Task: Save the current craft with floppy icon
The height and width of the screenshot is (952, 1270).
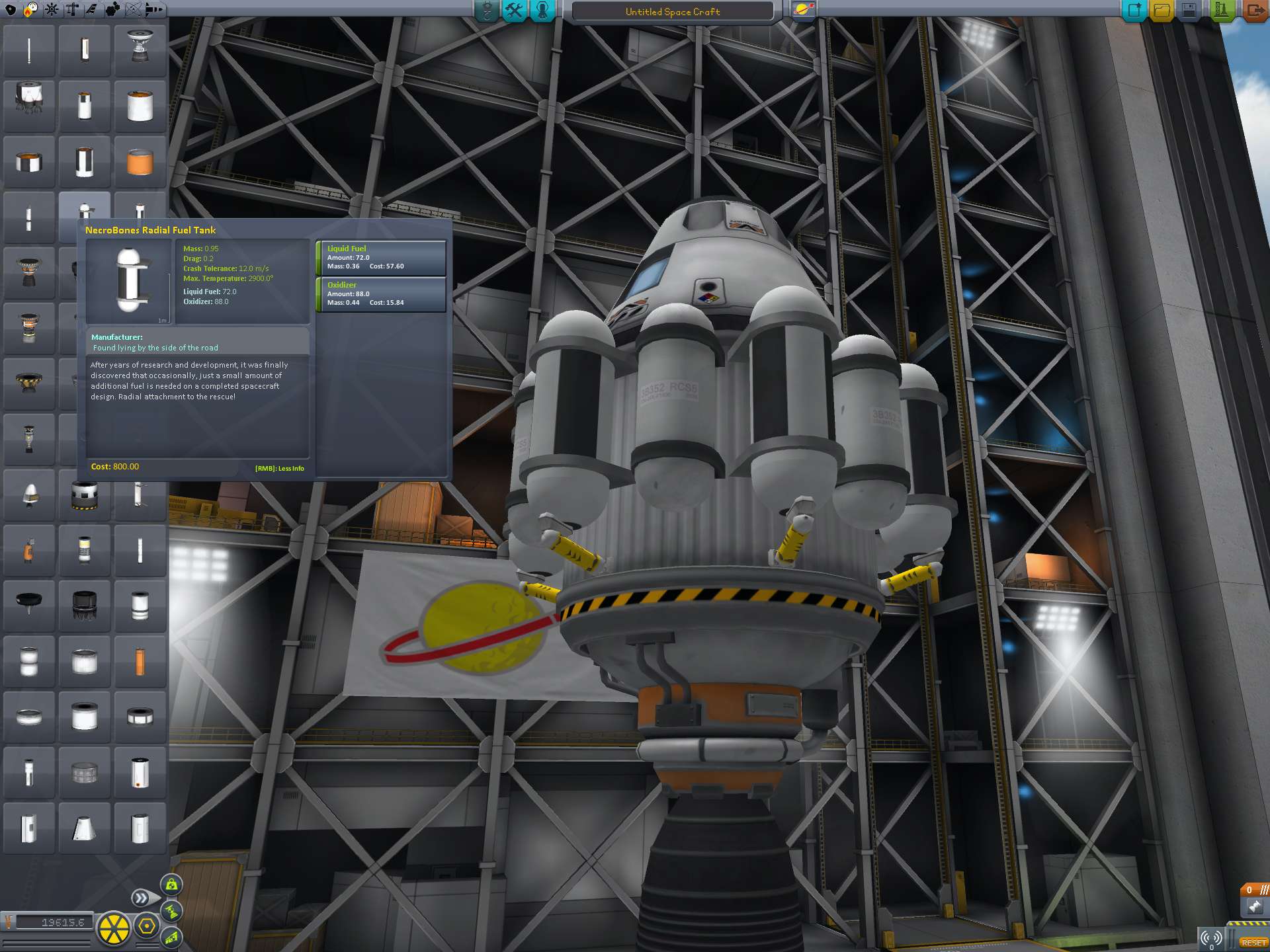Action: click(x=1189, y=11)
